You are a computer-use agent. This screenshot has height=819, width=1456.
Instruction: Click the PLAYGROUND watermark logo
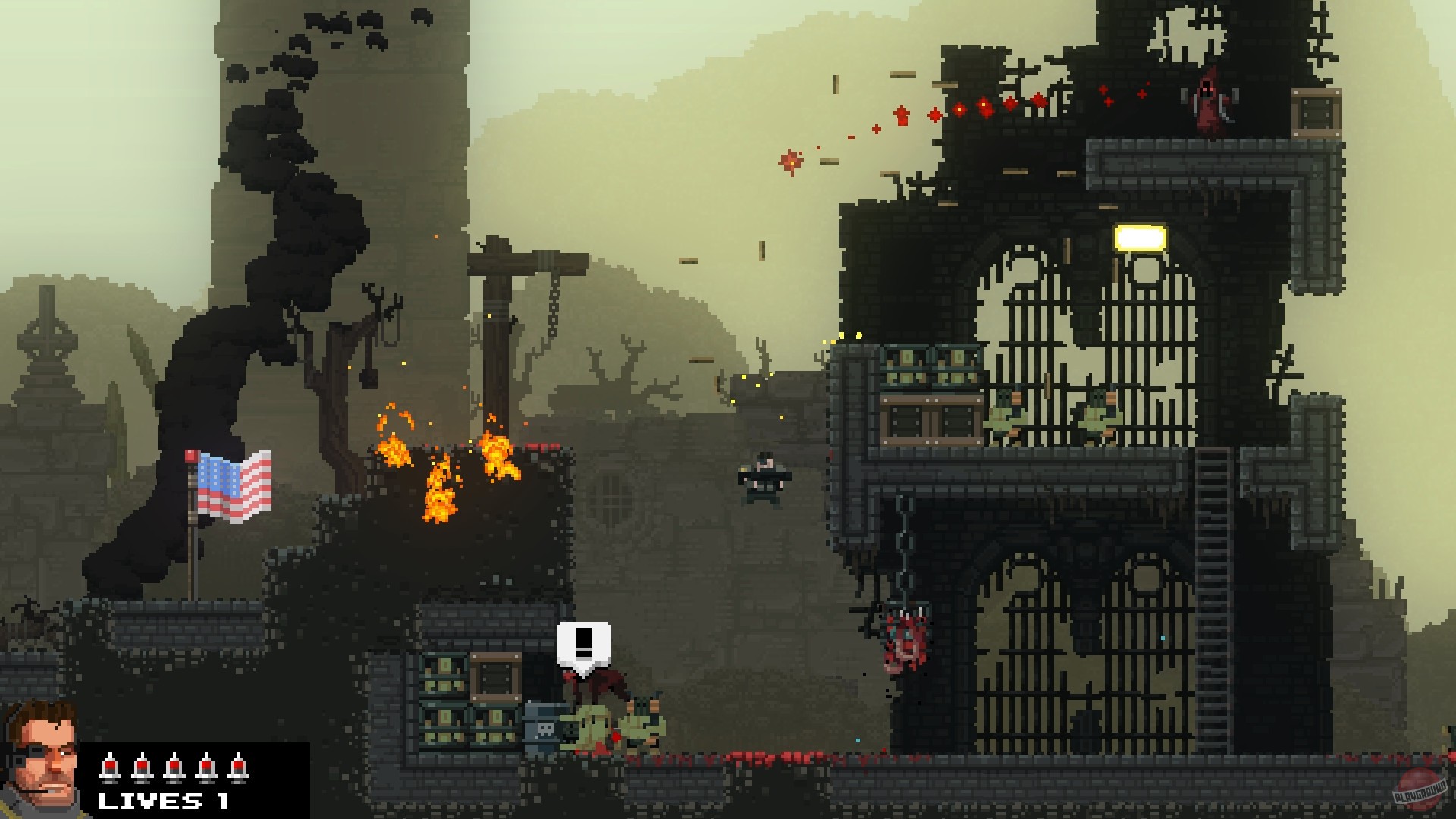1420,789
